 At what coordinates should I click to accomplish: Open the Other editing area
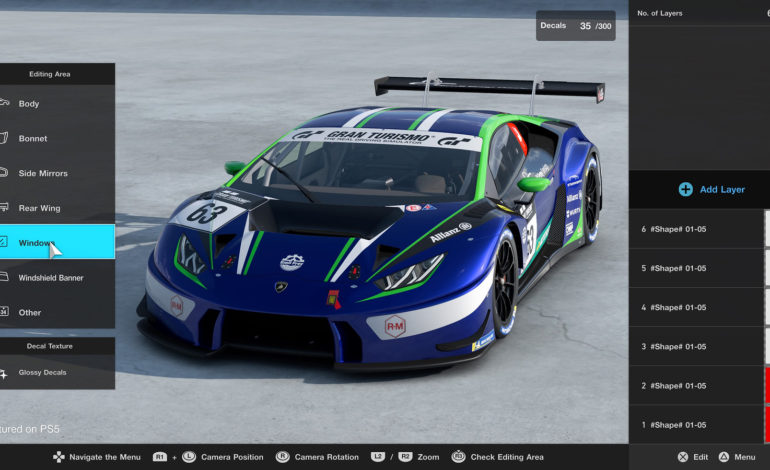pos(55,312)
